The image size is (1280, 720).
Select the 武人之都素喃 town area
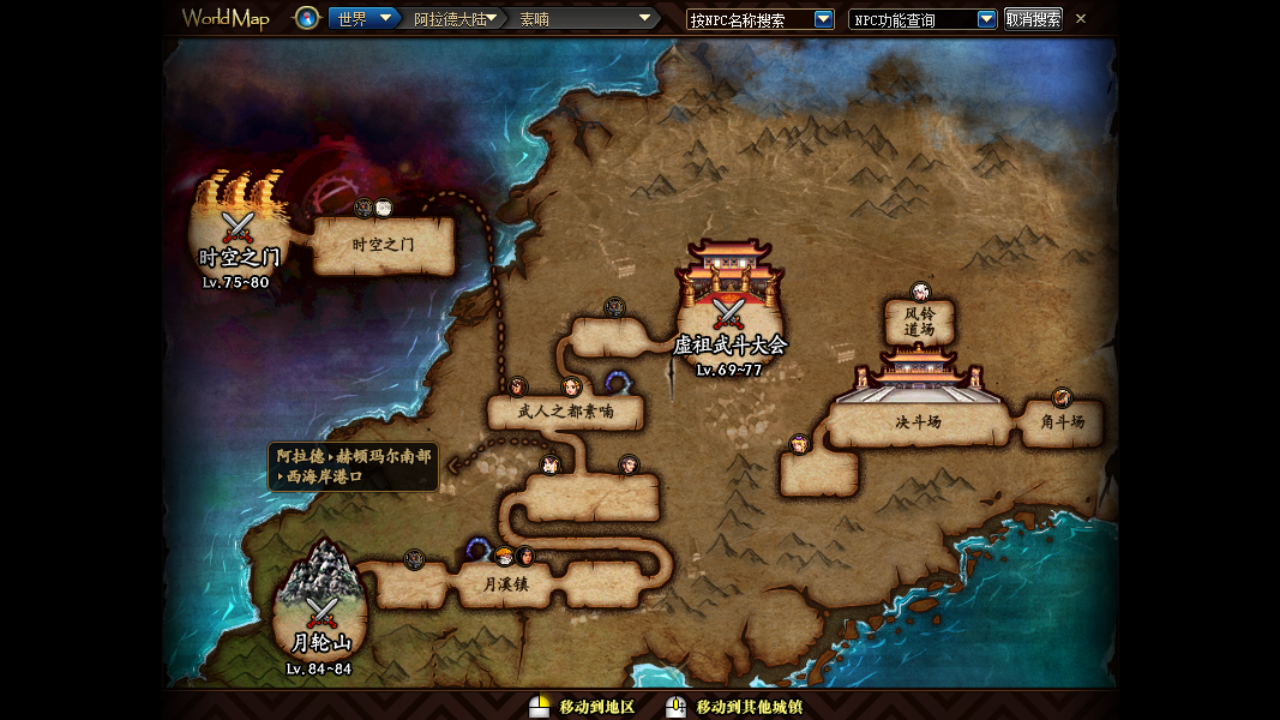click(x=565, y=411)
